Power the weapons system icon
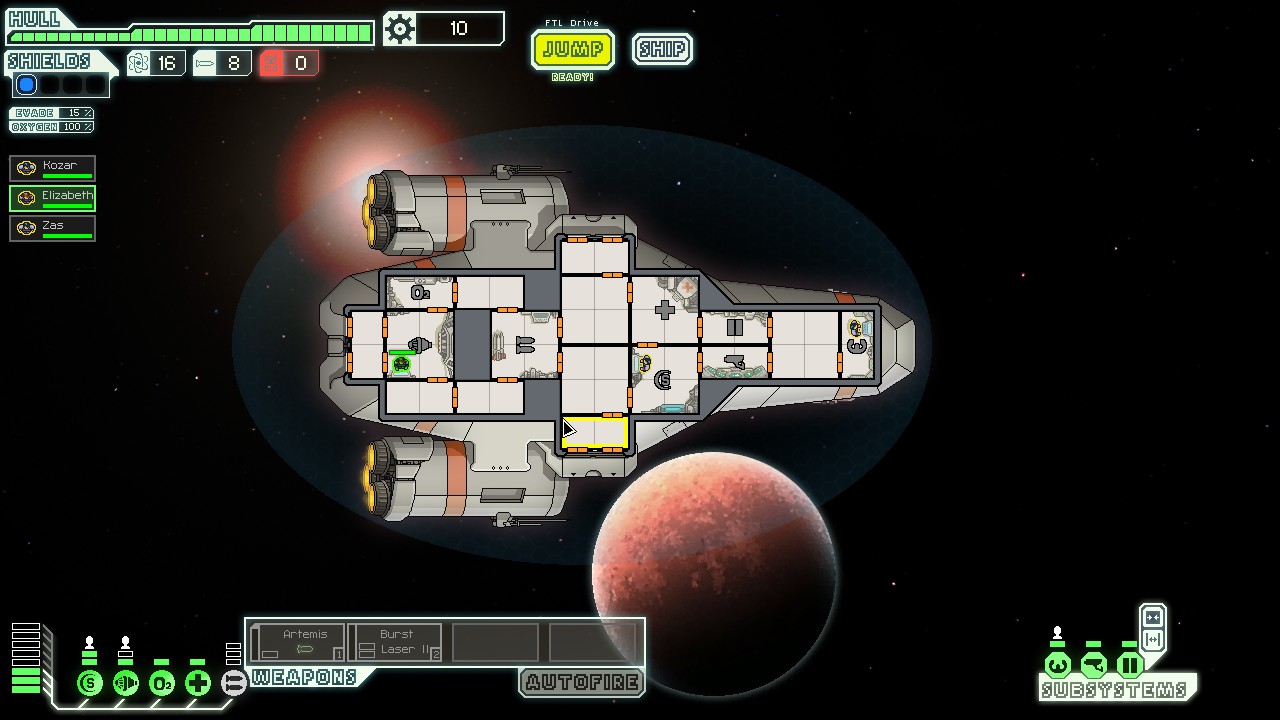Screen dimensions: 1280x720 (233, 684)
